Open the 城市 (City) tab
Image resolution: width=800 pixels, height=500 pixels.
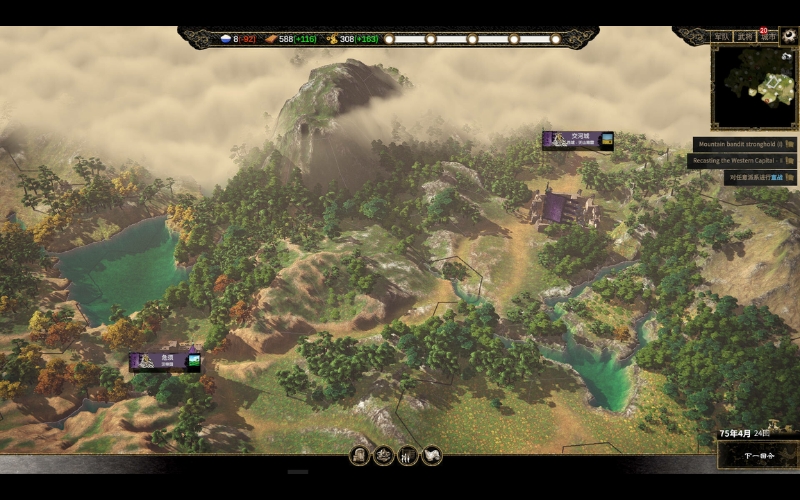[x=768, y=37]
